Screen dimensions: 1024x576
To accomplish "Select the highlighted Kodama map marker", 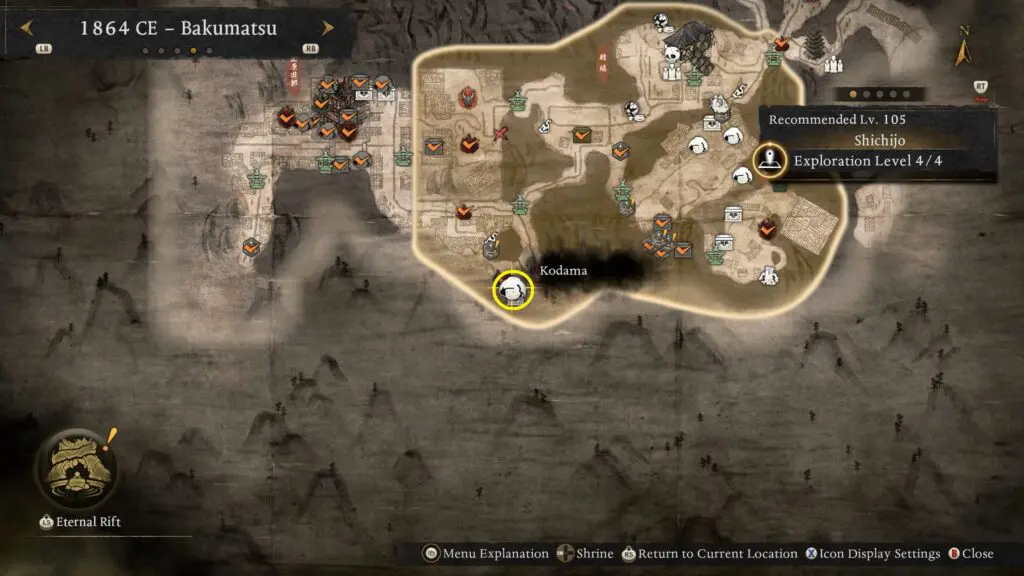I will click(x=513, y=289).
